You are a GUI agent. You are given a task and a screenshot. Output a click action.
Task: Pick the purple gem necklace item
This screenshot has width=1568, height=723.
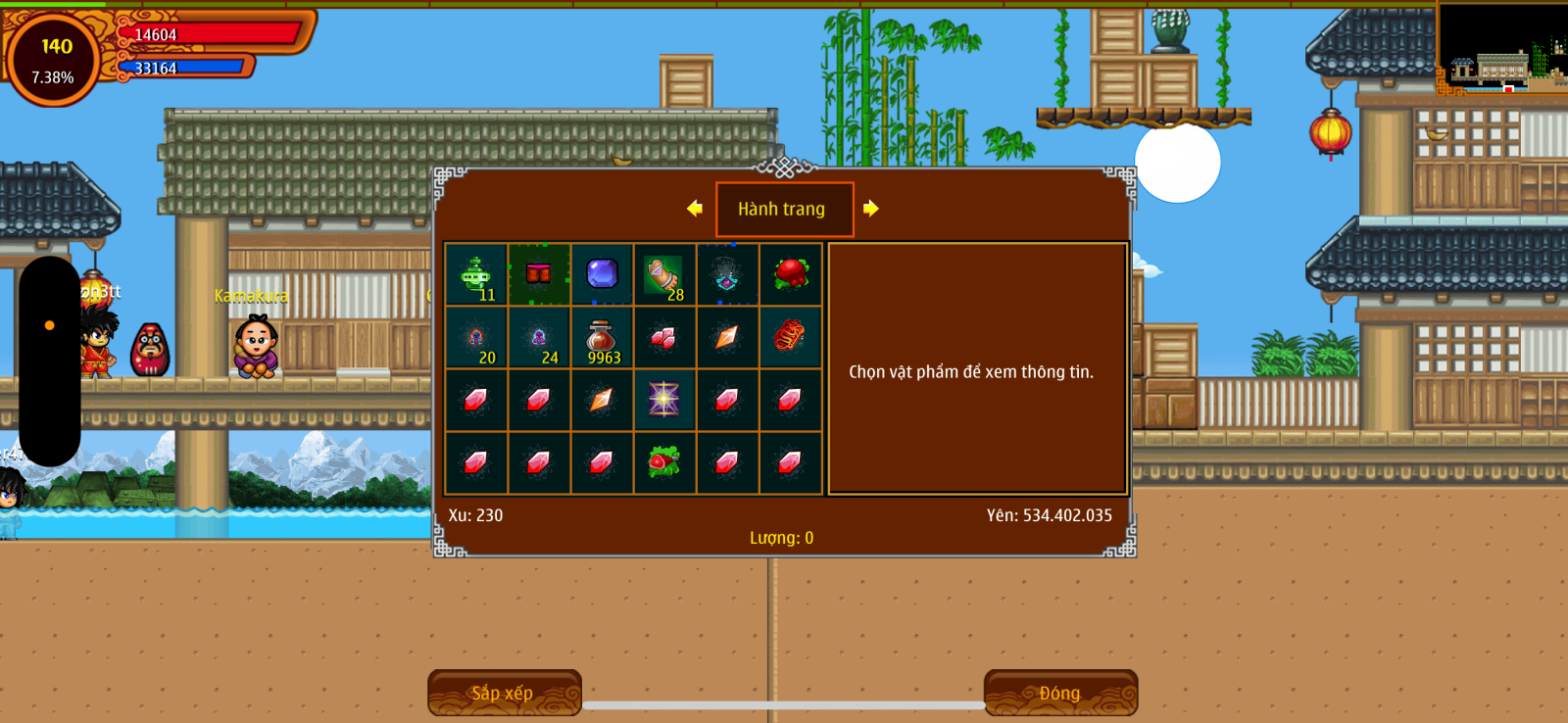point(727,275)
